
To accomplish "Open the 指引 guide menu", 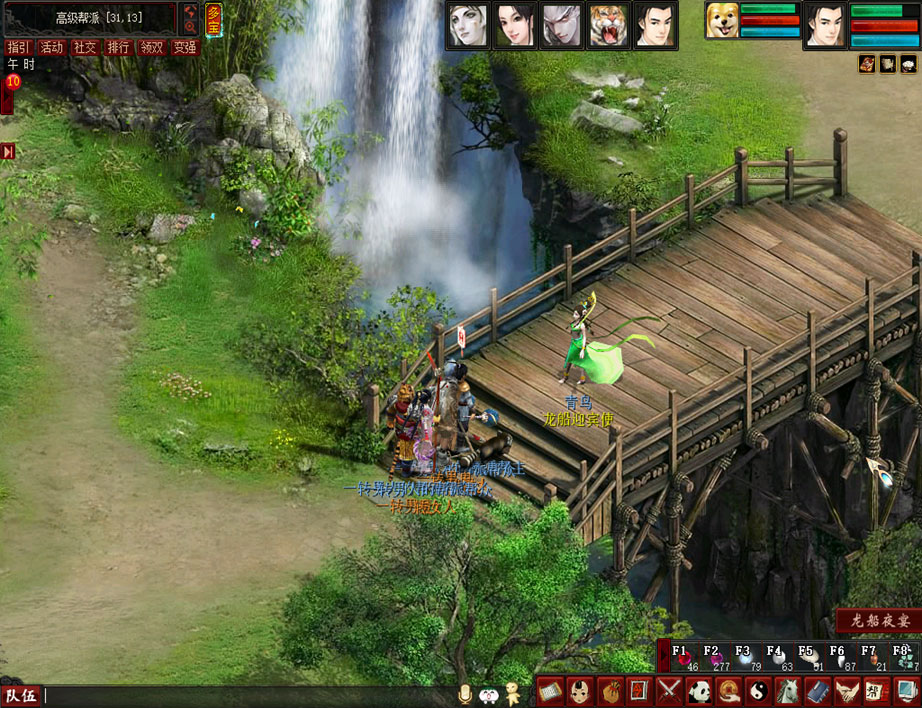I will [x=17, y=47].
